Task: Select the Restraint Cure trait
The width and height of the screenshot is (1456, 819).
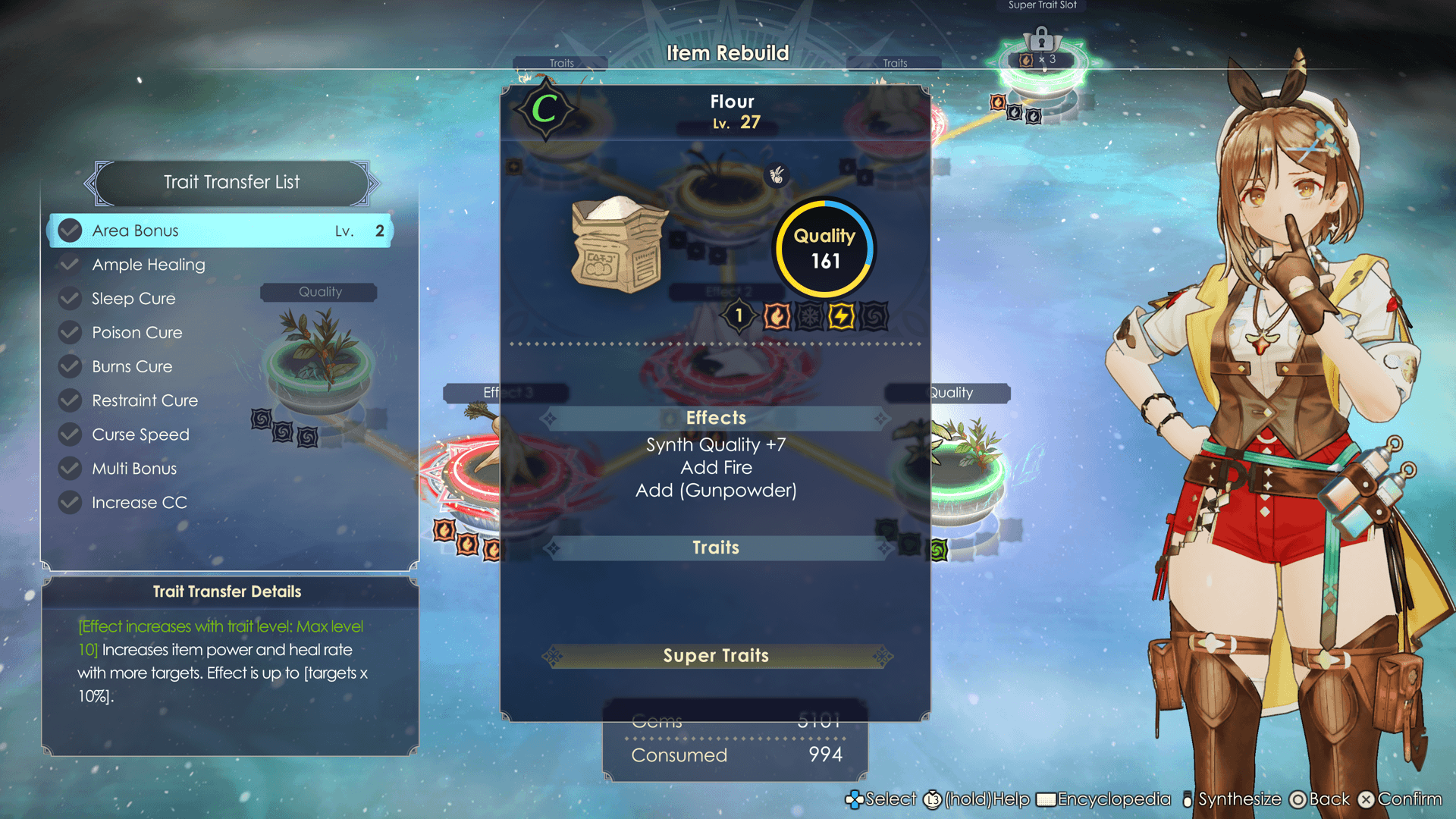Action: [145, 400]
